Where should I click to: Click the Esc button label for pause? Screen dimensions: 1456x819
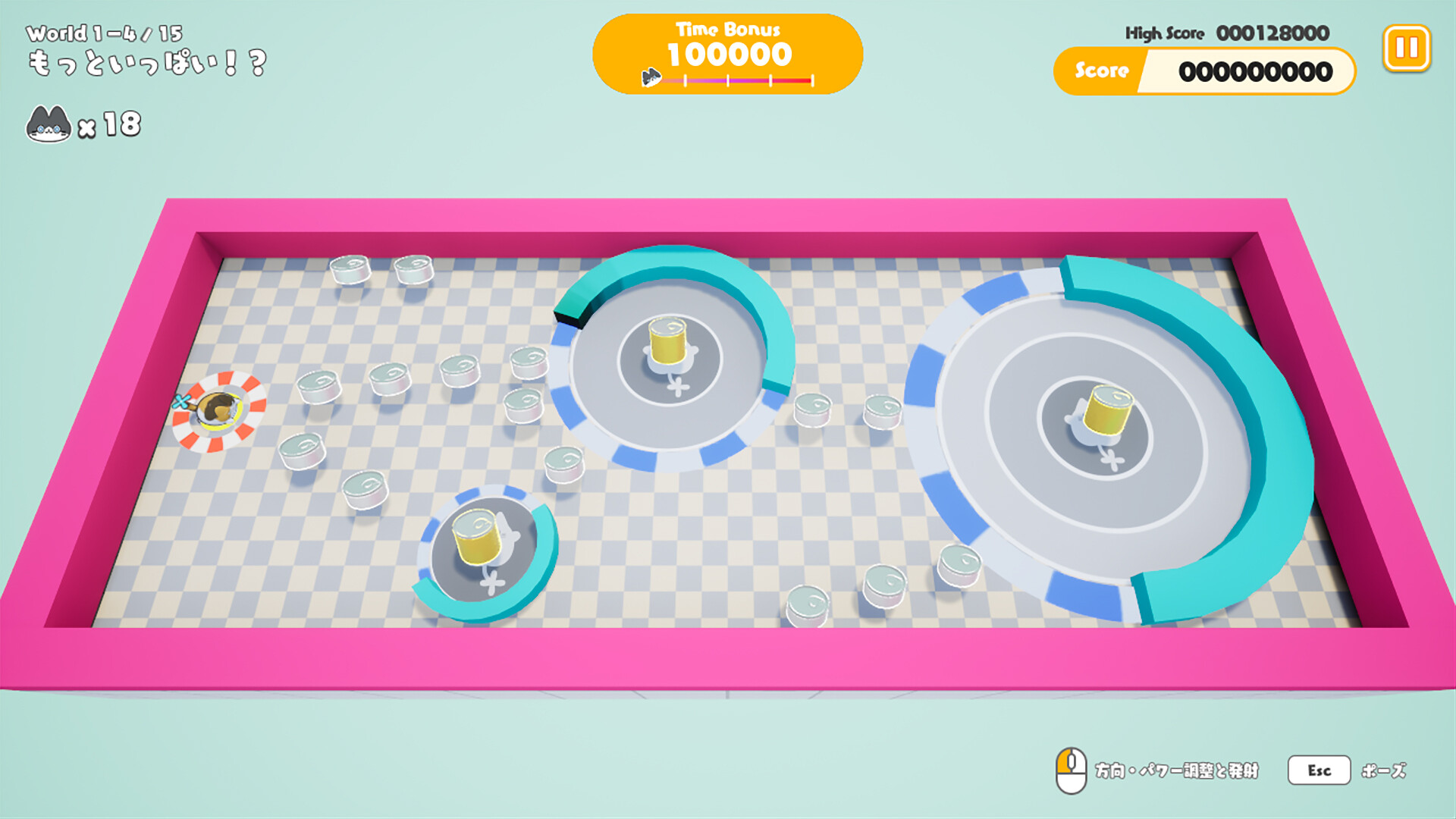1319,770
